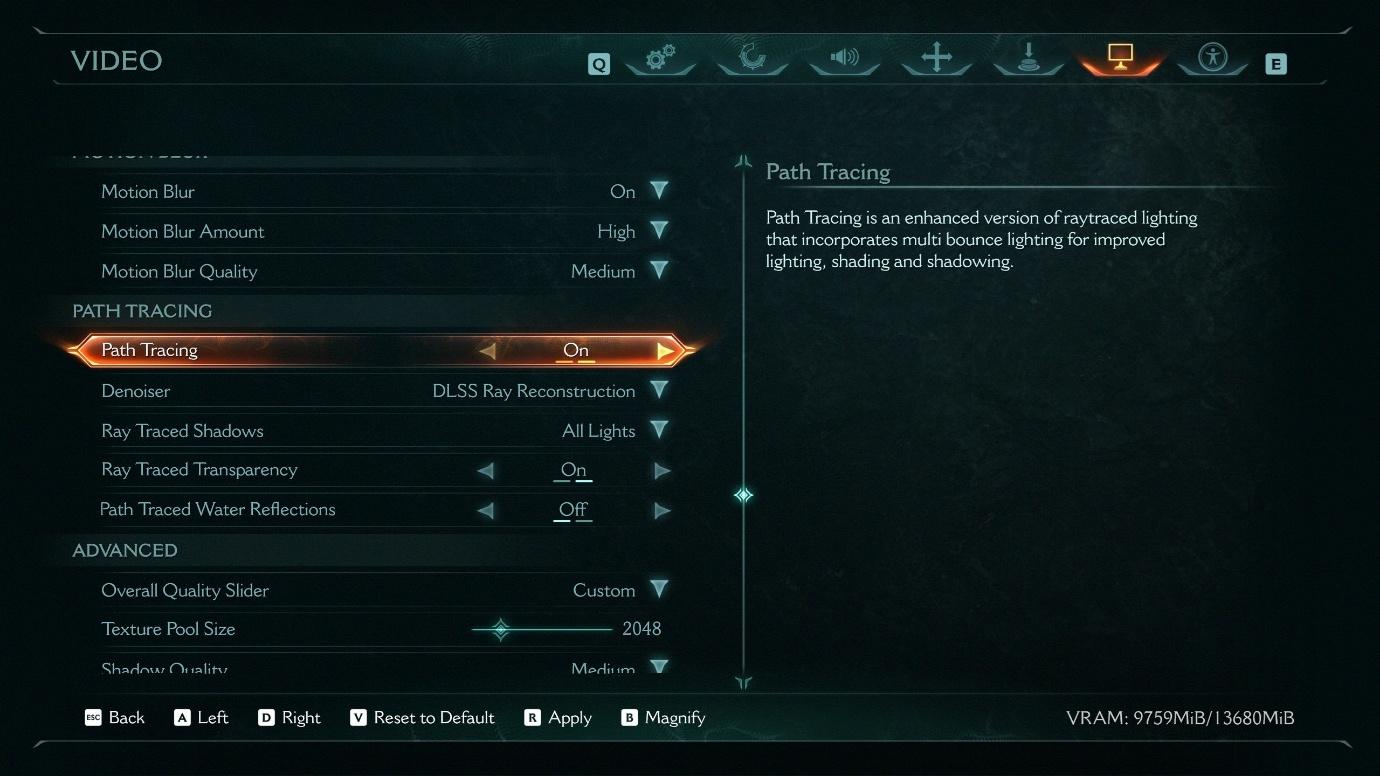Reset settings to default
Viewport: 1380px width, 776px height.
point(422,718)
